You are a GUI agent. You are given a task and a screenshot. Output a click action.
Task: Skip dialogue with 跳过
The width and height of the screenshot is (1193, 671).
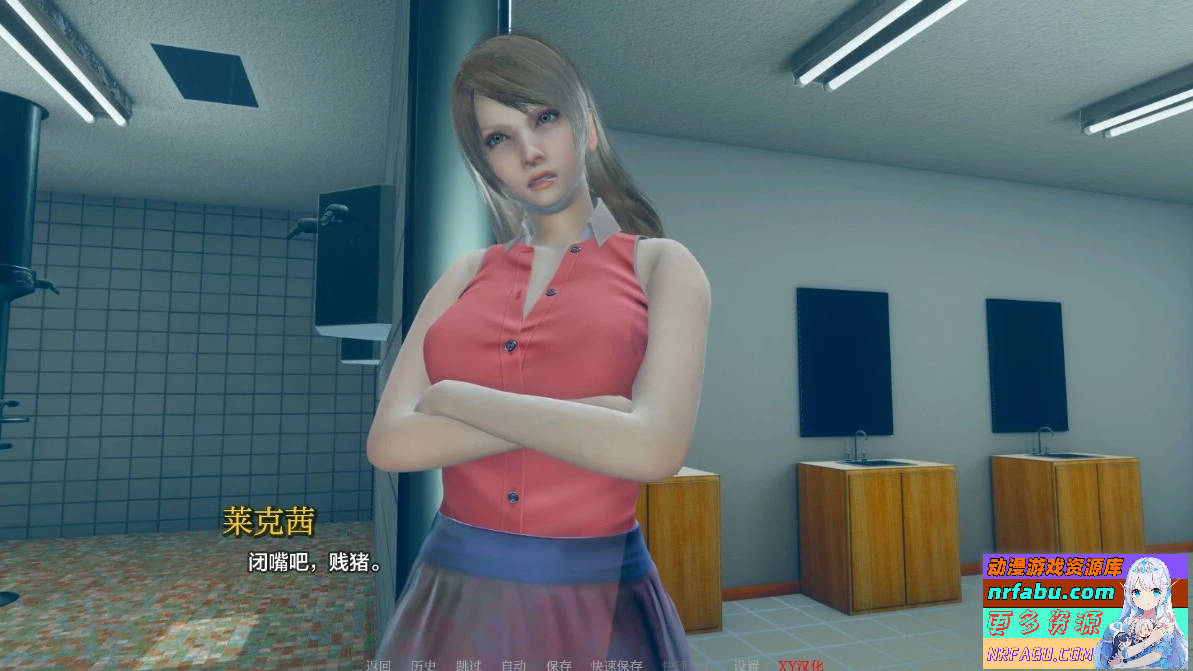tap(468, 665)
